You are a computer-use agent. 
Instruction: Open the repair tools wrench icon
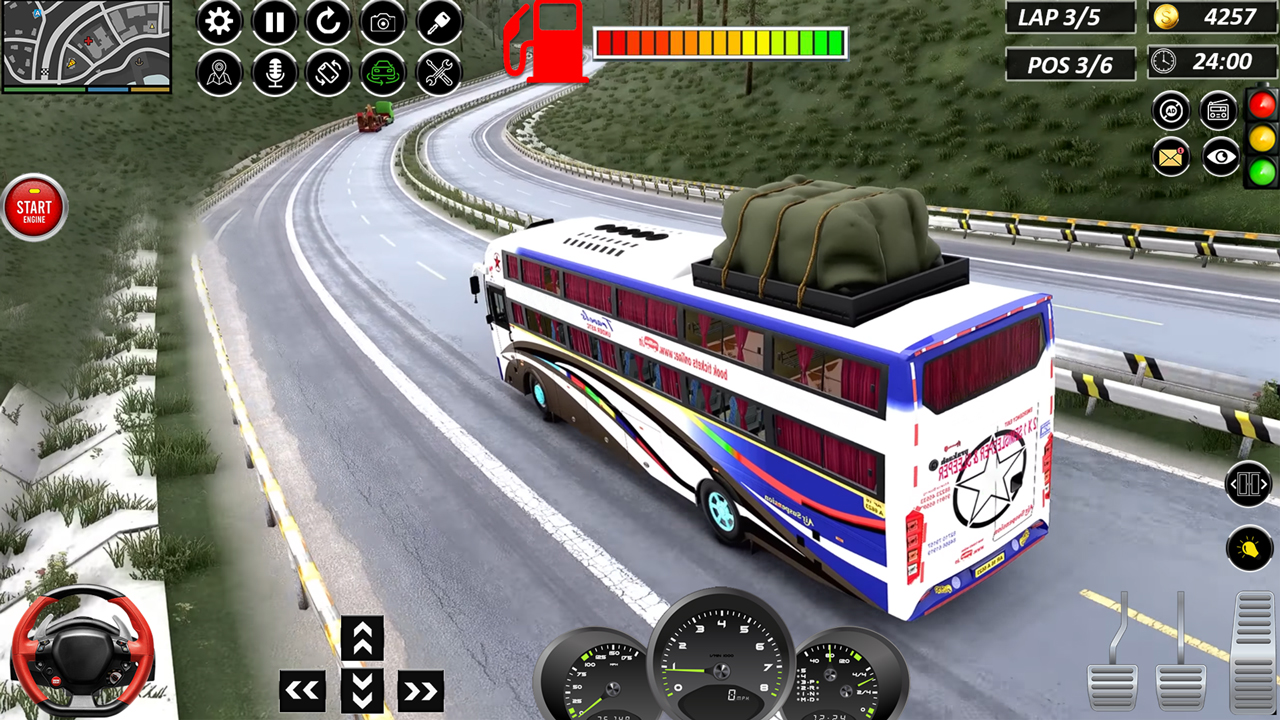(x=437, y=72)
